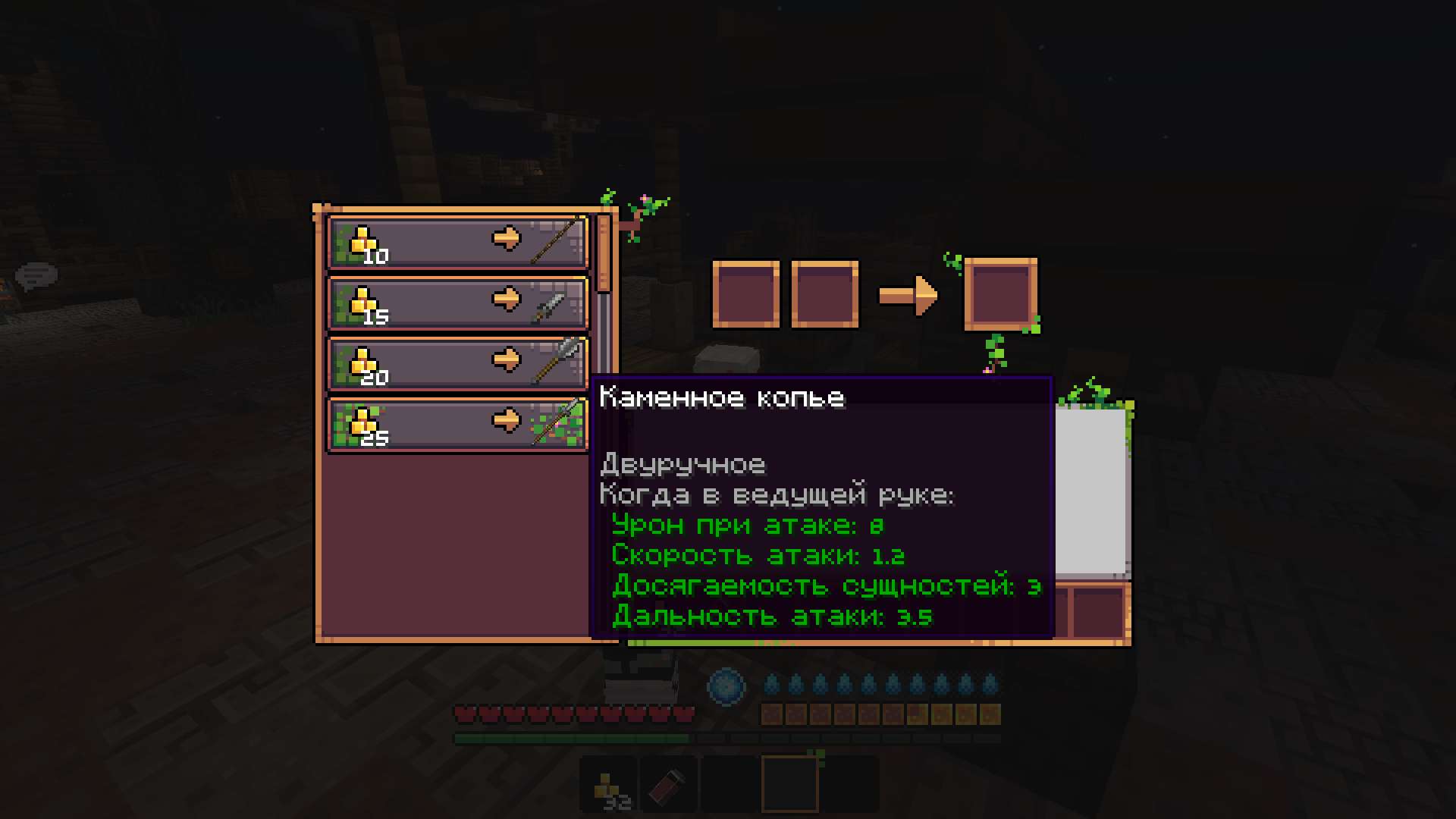Click the trade list scrollbar handle
The image size is (1456, 819).
[x=604, y=254]
